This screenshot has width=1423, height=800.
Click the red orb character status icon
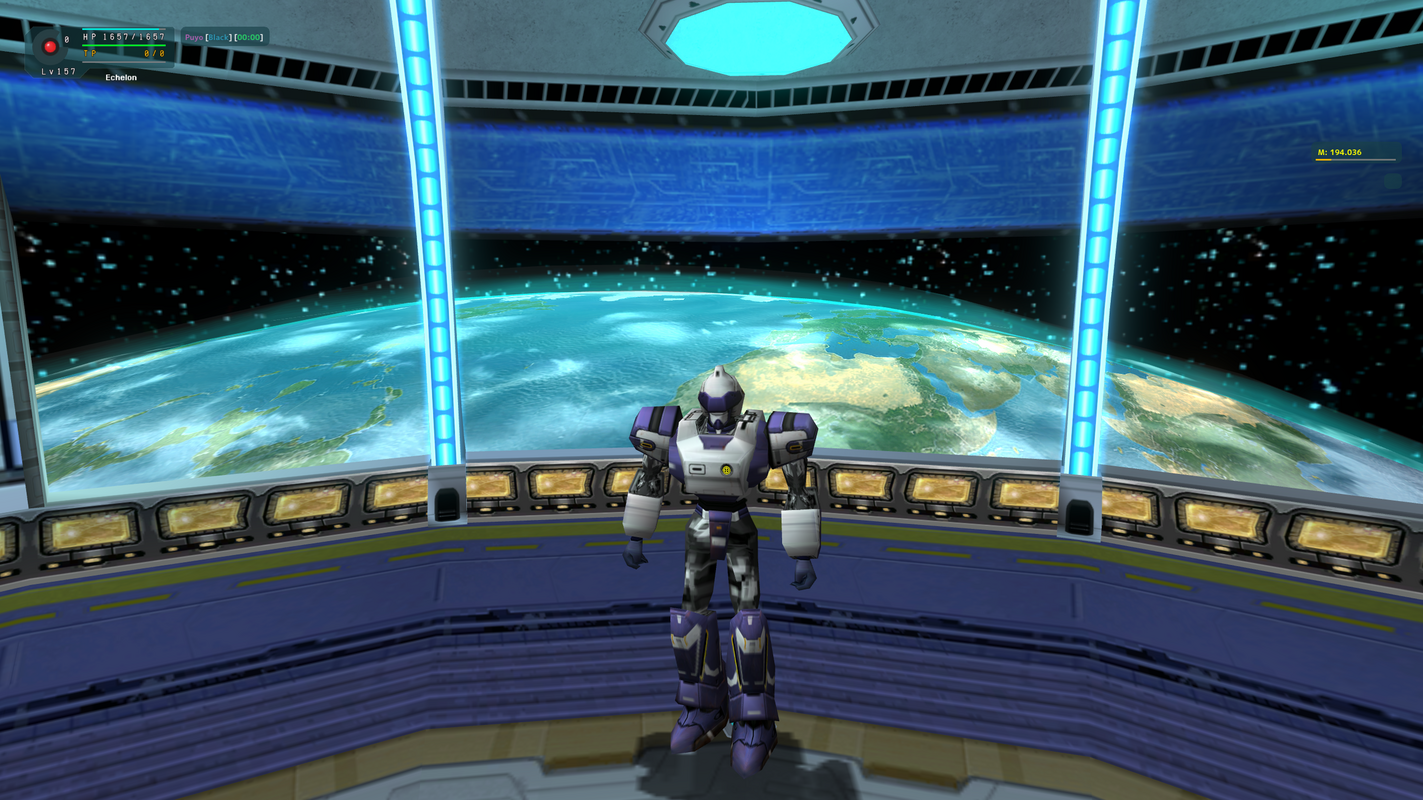(x=49, y=46)
